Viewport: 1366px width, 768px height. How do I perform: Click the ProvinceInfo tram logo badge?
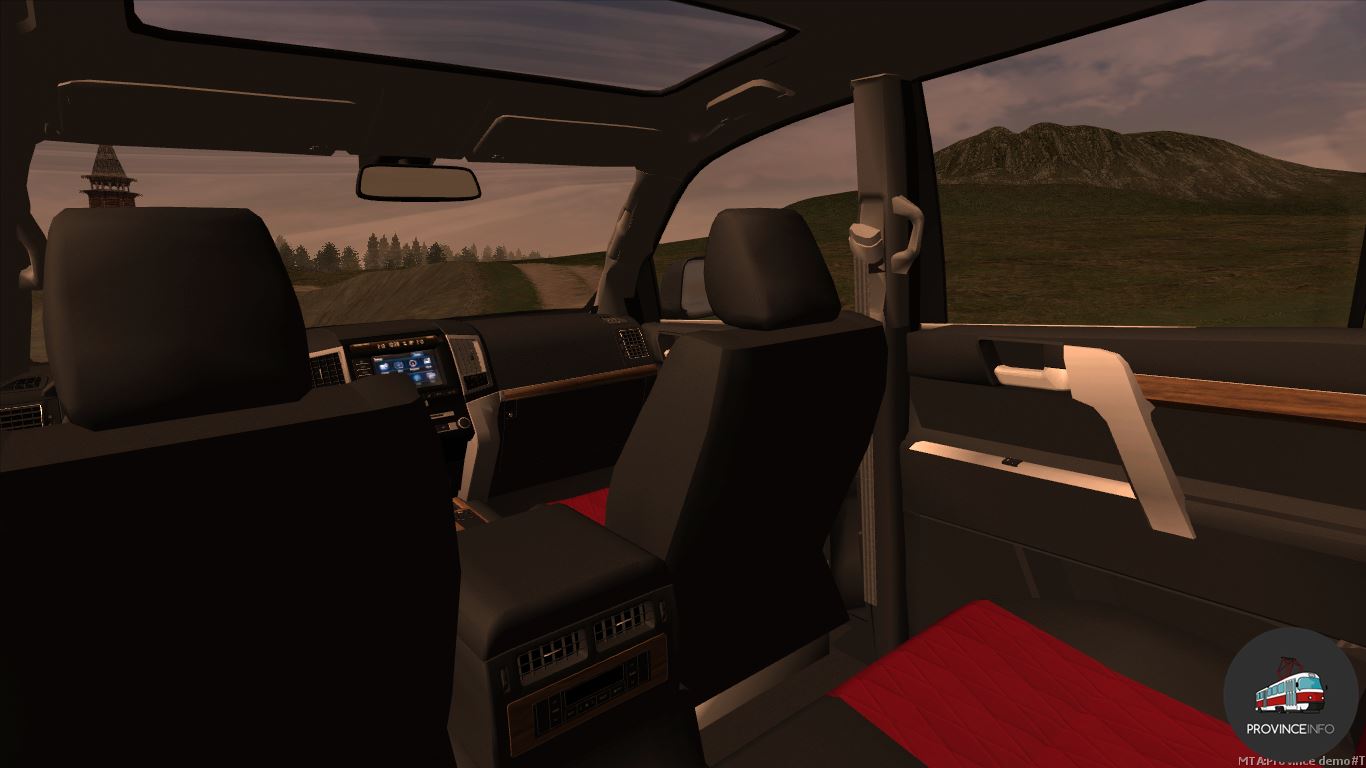1290,695
